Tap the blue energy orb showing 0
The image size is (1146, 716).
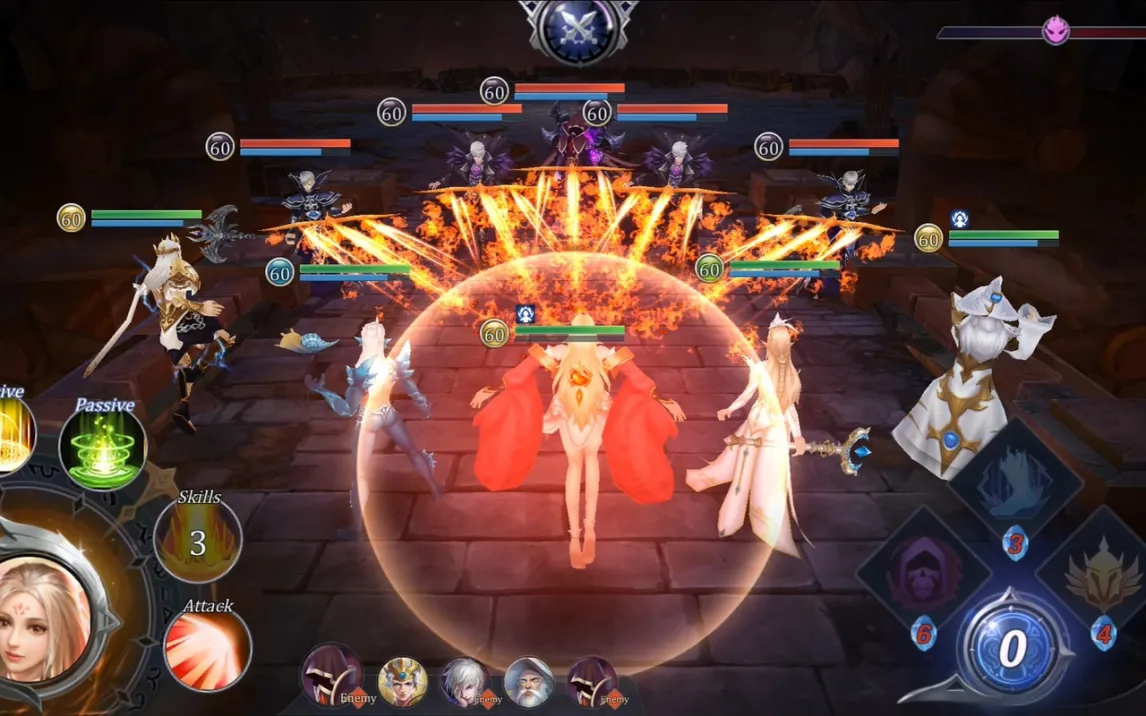click(x=1012, y=649)
